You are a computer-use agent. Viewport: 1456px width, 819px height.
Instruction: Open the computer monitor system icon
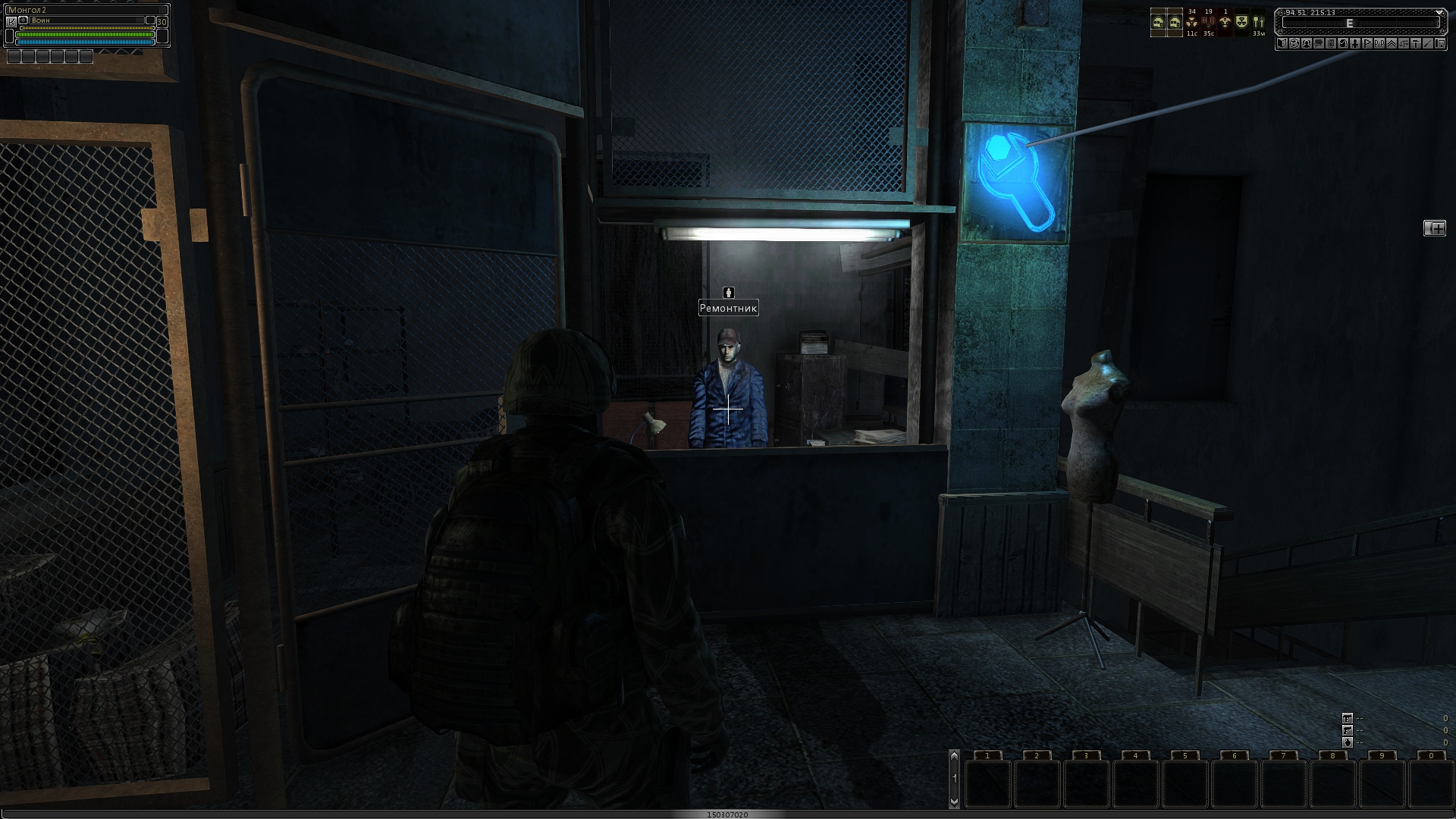pos(1440,43)
